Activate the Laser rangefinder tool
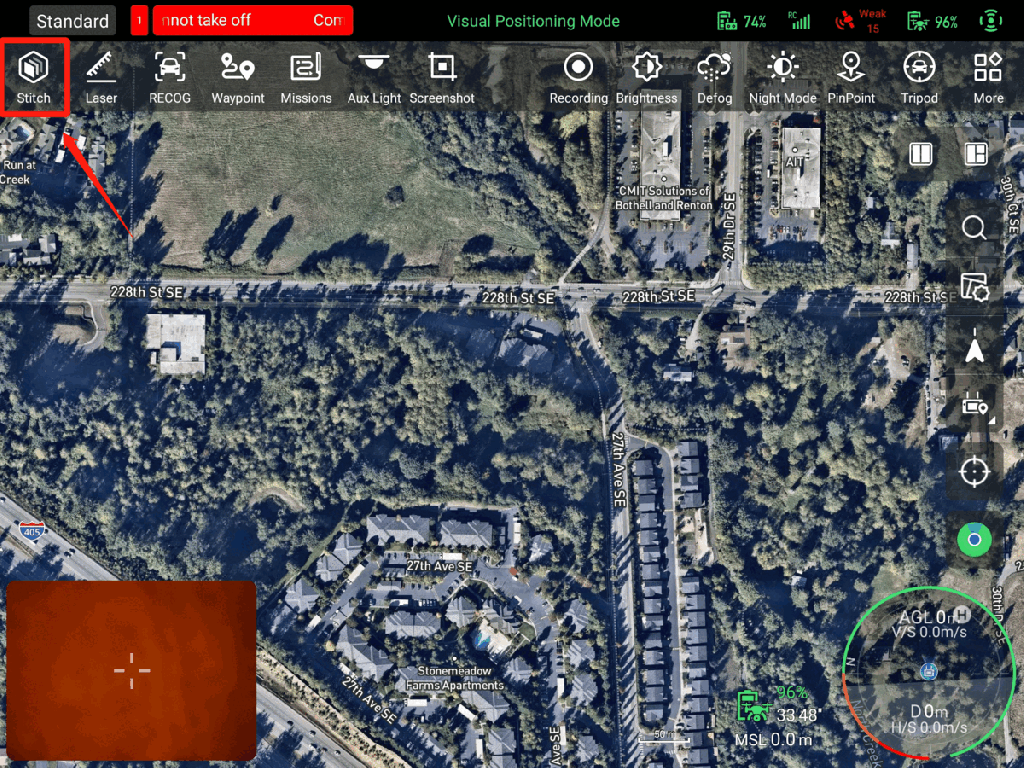Viewport: 1024px width, 768px height. coord(101,76)
